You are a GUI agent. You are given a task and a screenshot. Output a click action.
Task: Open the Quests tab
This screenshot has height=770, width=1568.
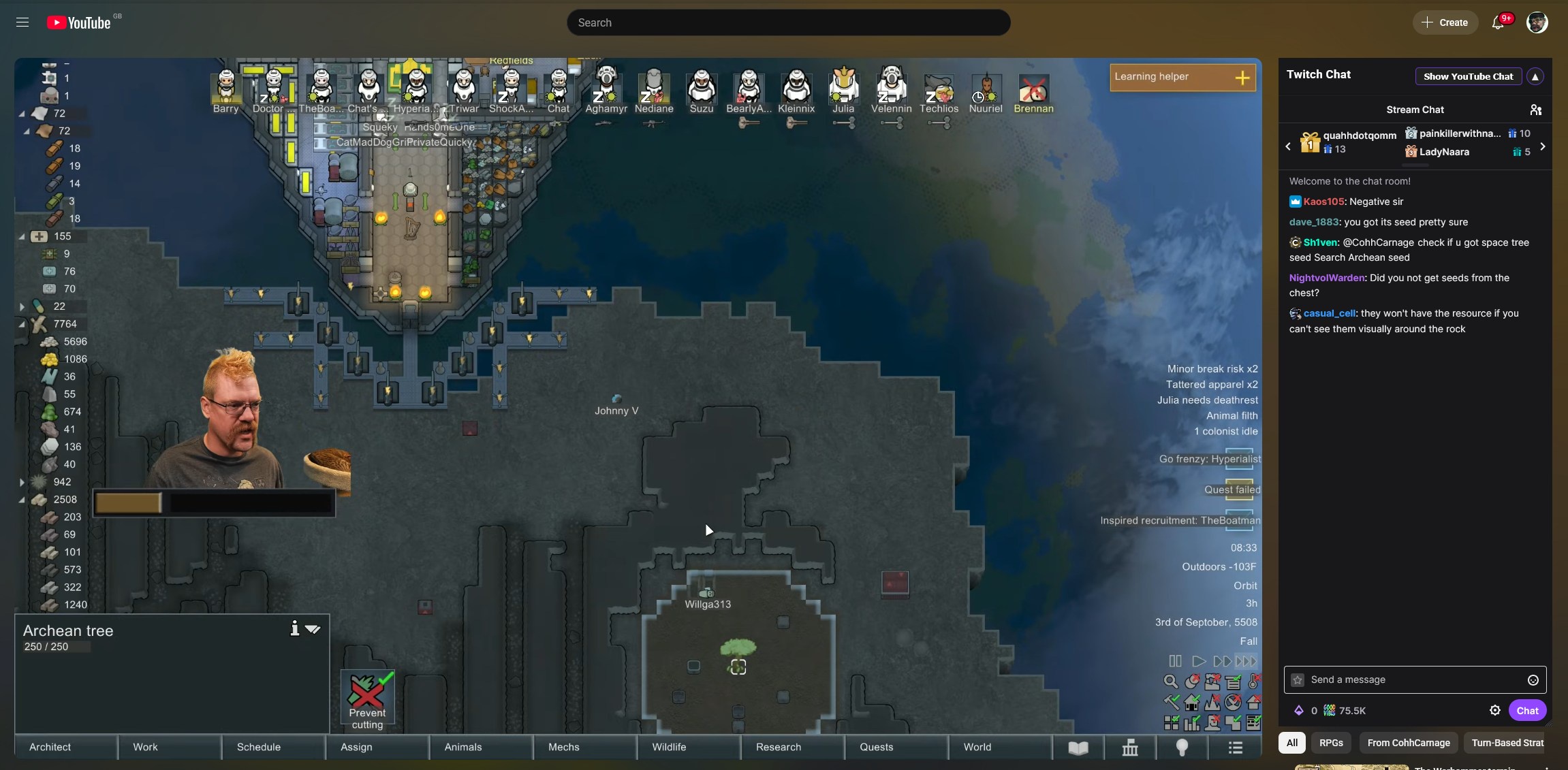877,747
